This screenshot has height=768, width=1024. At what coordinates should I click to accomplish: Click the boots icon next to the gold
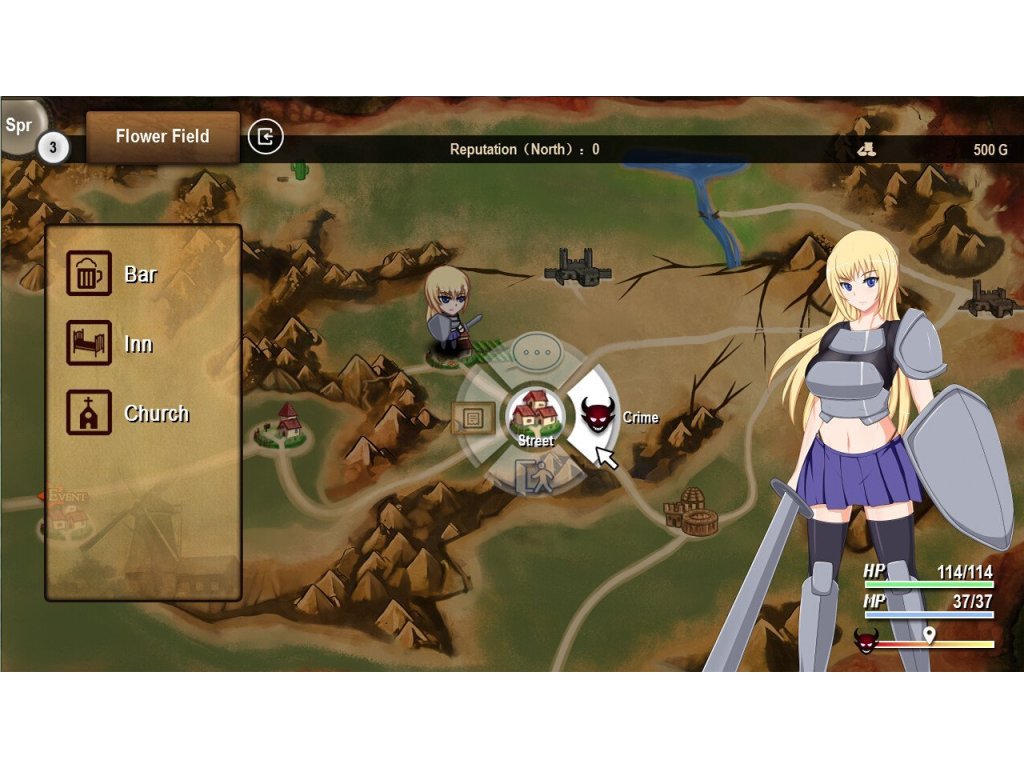coord(866,149)
